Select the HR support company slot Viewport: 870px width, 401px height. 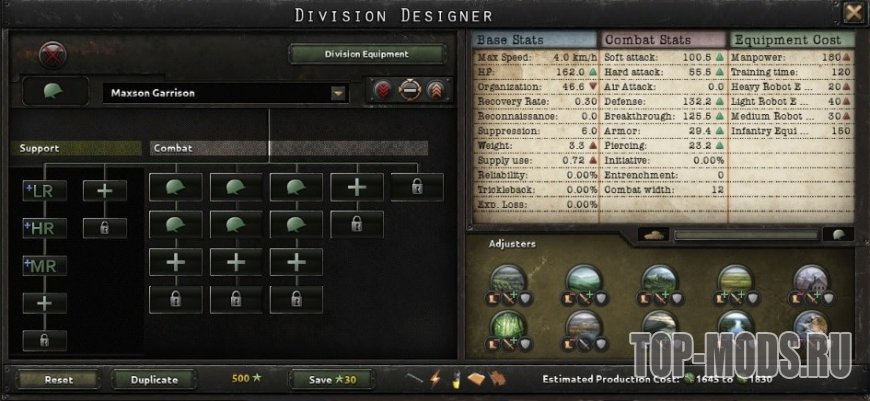[x=44, y=227]
